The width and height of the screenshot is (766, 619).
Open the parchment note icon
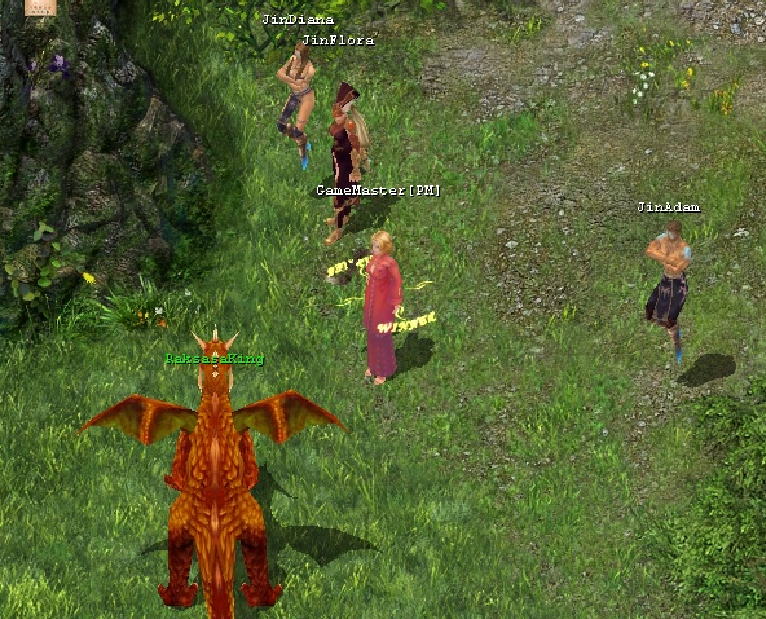(x=39, y=6)
